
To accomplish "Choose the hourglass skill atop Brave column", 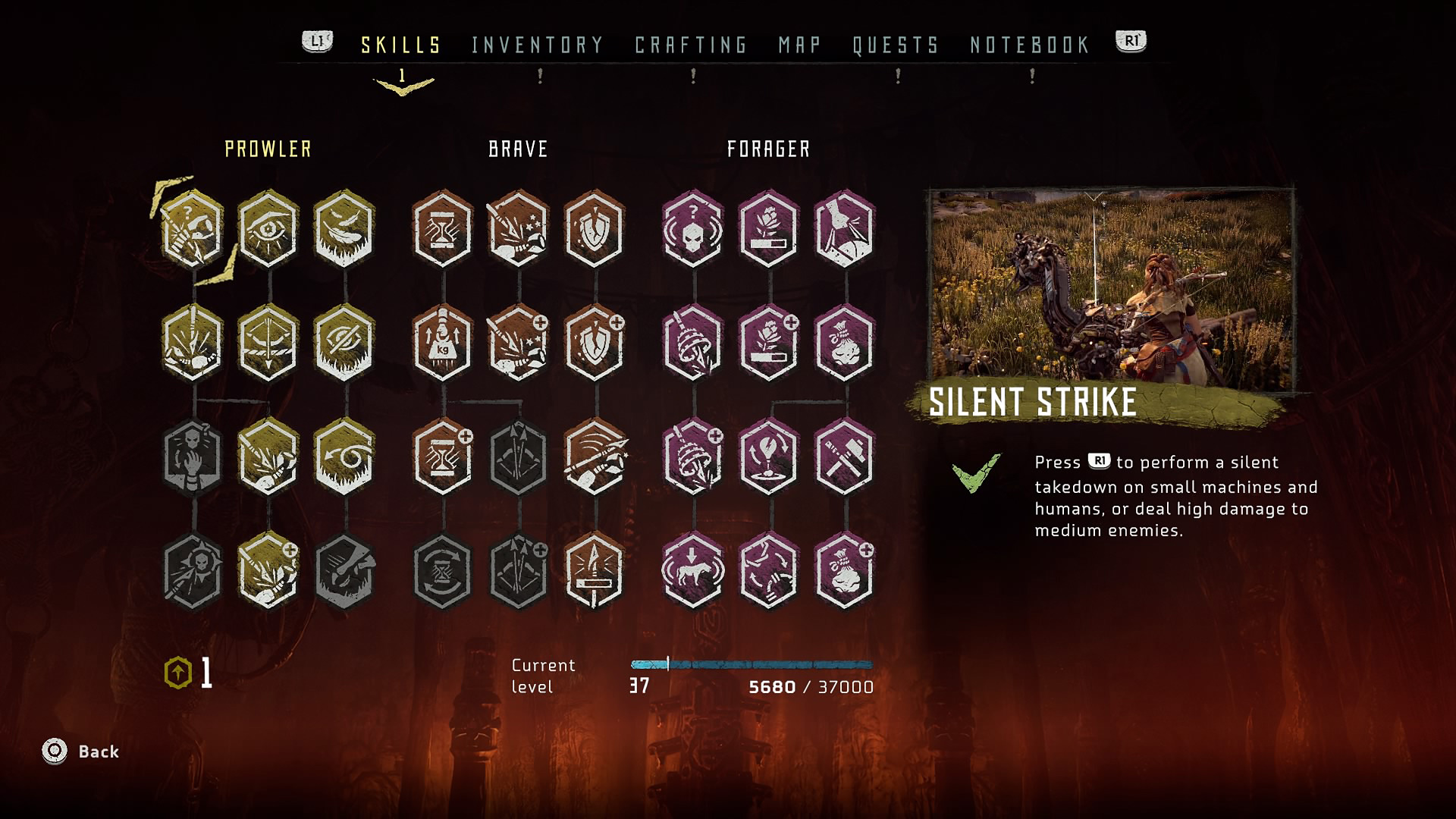I will coord(443,229).
